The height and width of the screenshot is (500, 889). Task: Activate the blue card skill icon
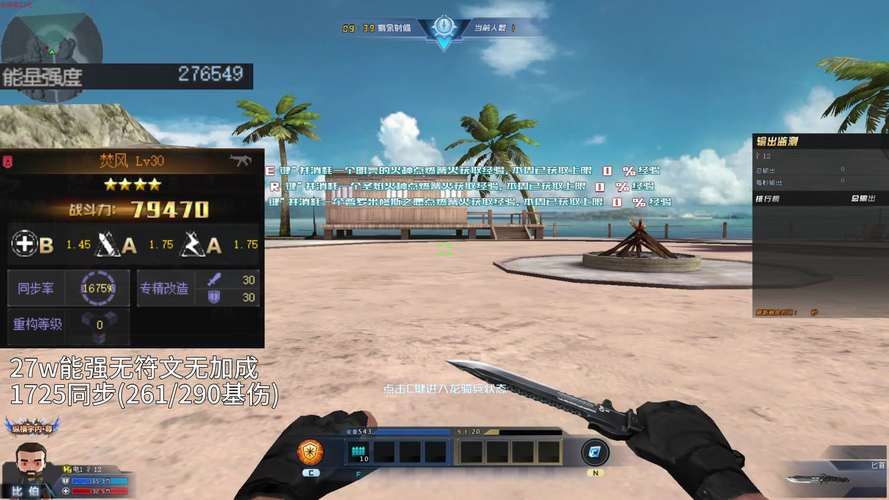596,451
